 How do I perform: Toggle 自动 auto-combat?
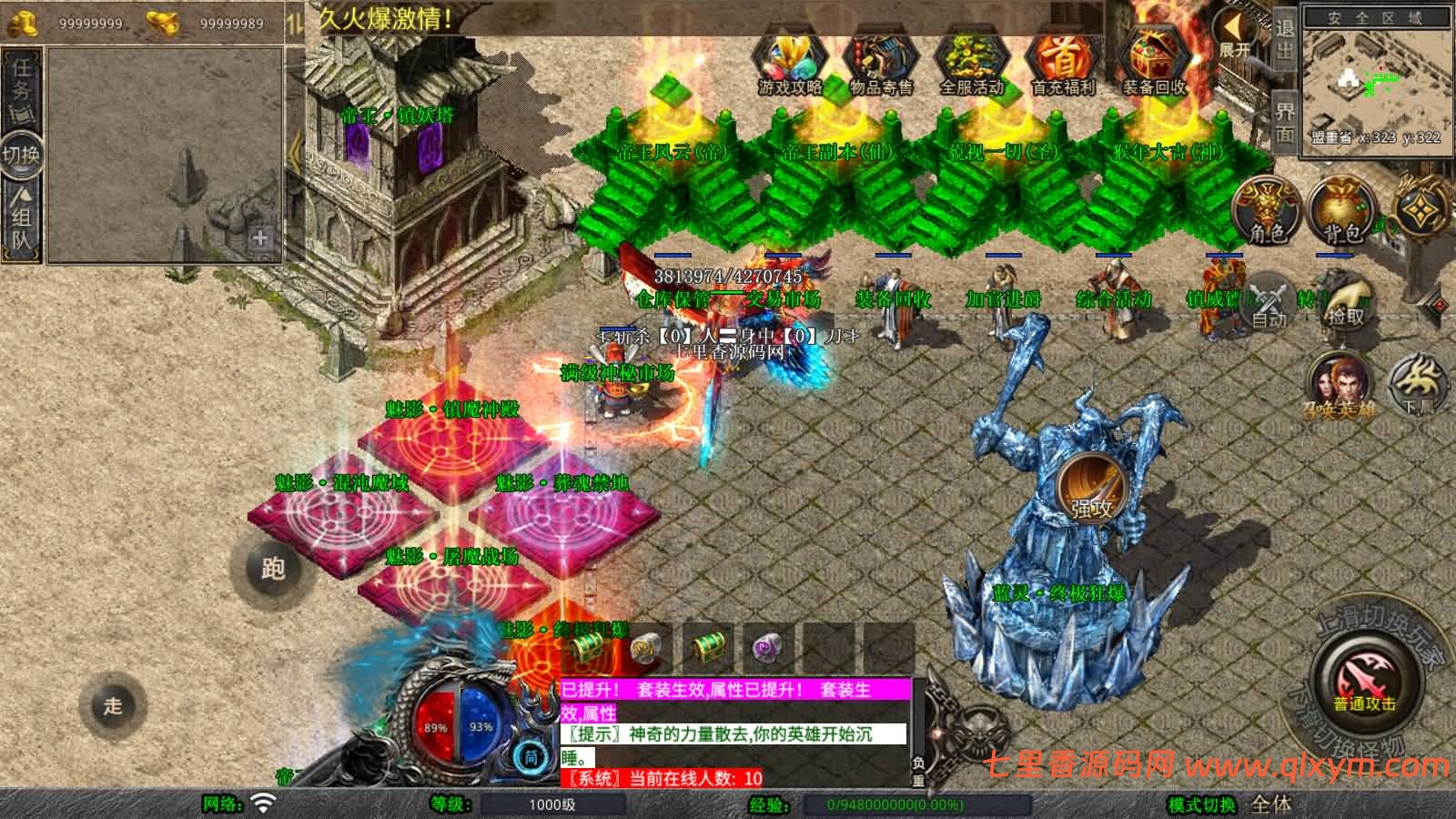1268,300
